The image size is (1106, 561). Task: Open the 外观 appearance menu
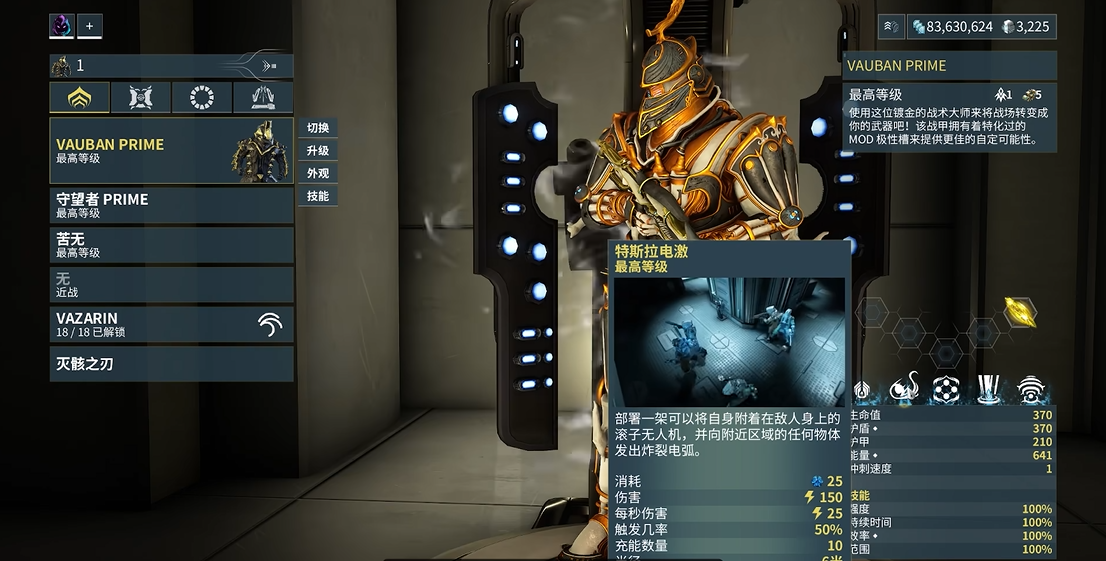click(318, 173)
